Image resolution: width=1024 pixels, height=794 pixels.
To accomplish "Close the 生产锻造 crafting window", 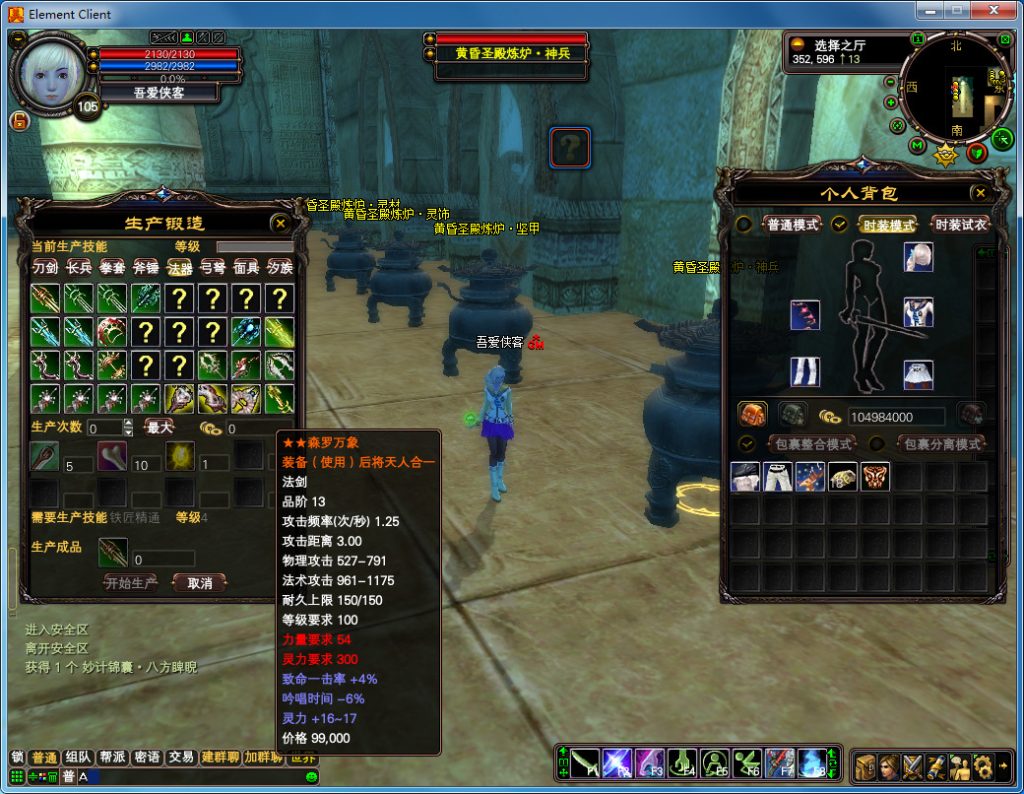I will 281,224.
